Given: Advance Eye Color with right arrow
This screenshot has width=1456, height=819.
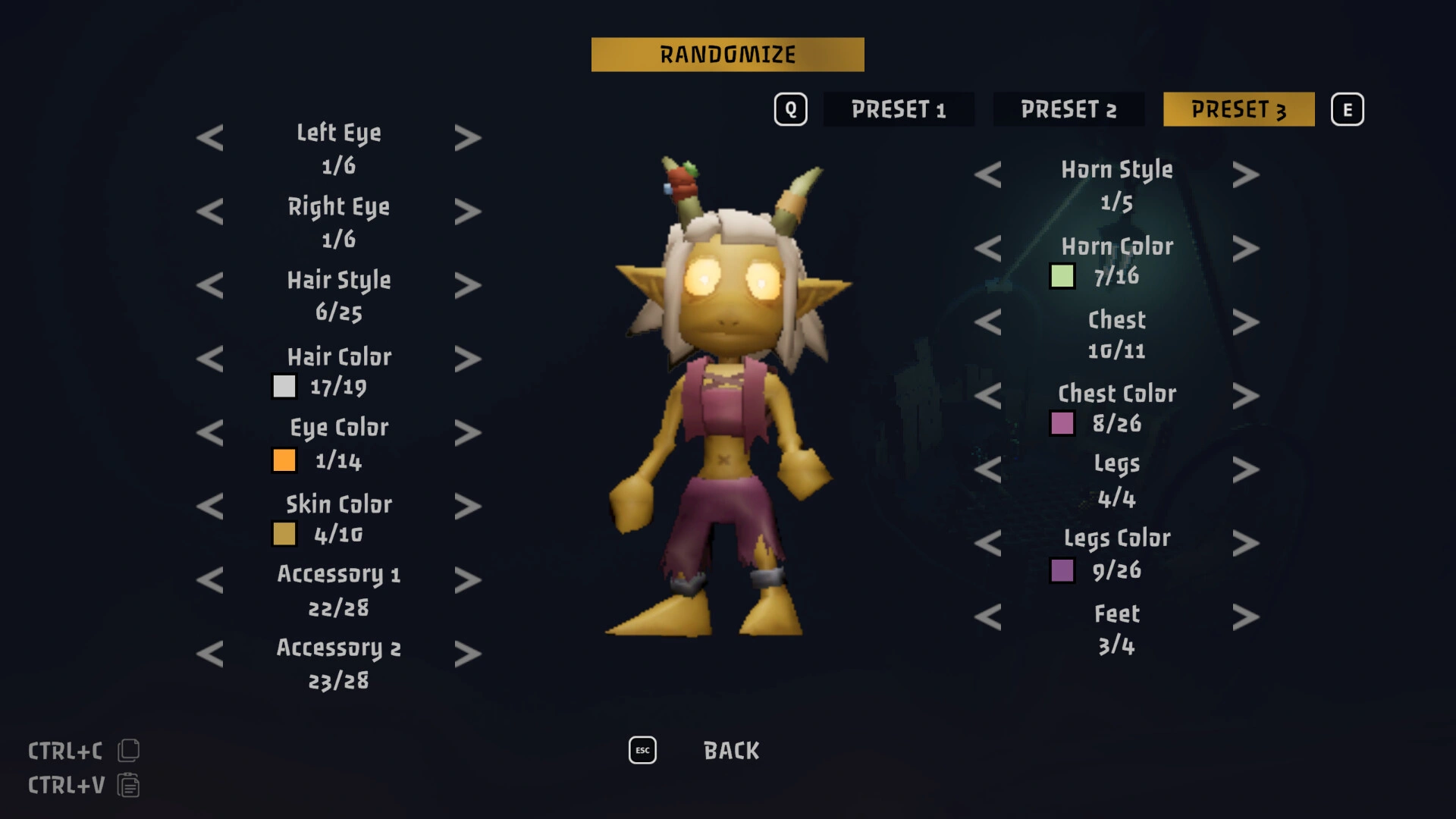Looking at the screenshot, I should tap(468, 432).
